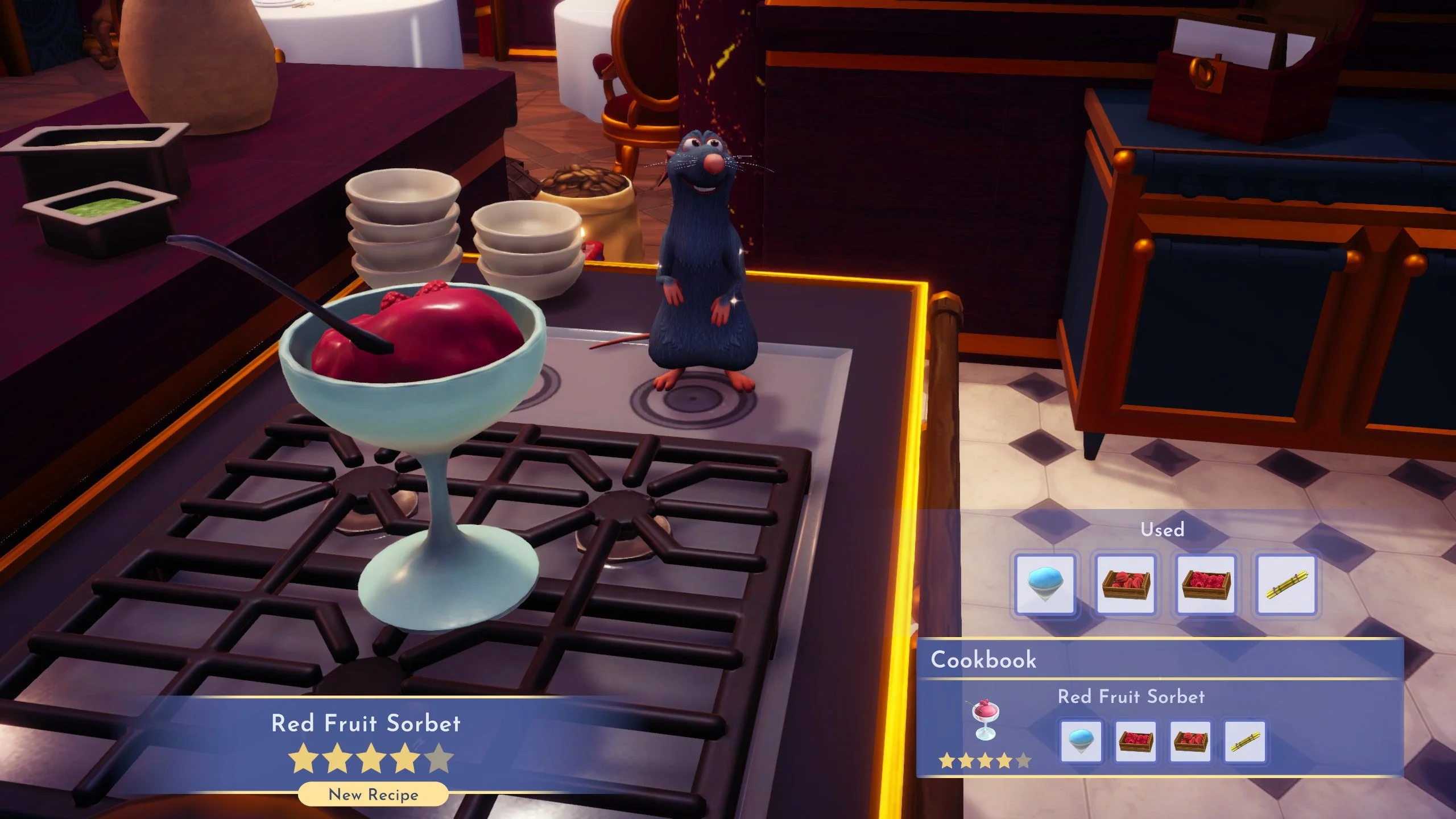Viewport: 1456px width, 819px height.
Task: Open the Red Fruit Sorbet cookbook thumbnail
Action: click(x=985, y=721)
